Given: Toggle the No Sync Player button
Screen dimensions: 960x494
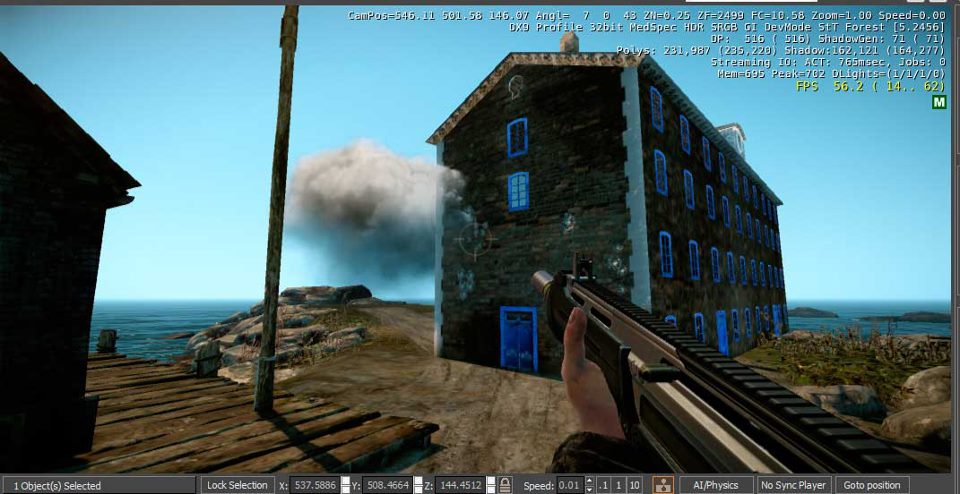Looking at the screenshot, I should pyautogui.click(x=793, y=485).
